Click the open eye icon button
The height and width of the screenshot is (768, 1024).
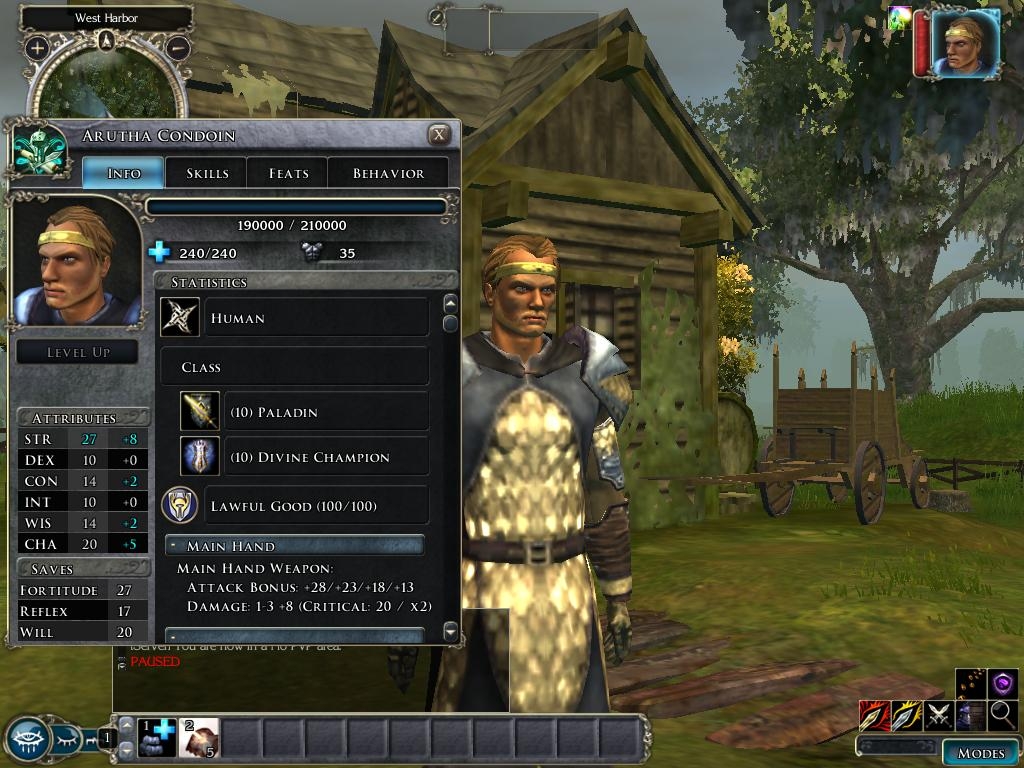28,740
